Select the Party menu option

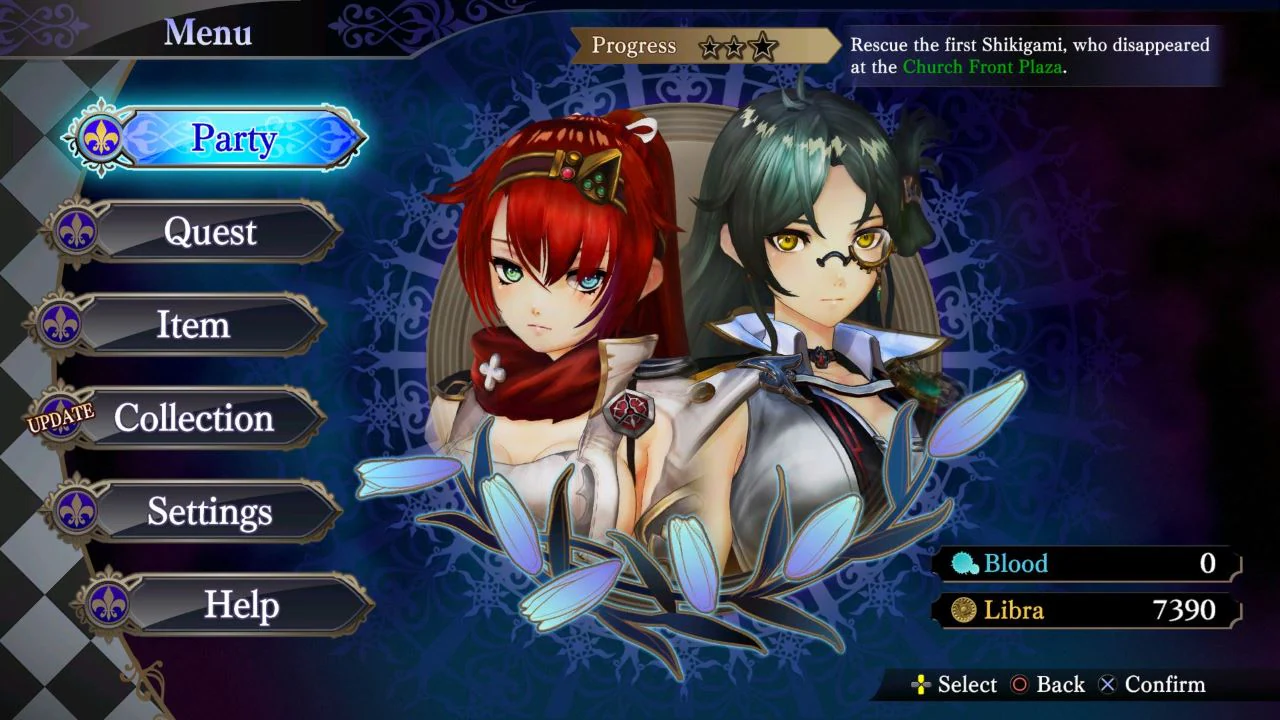click(235, 139)
